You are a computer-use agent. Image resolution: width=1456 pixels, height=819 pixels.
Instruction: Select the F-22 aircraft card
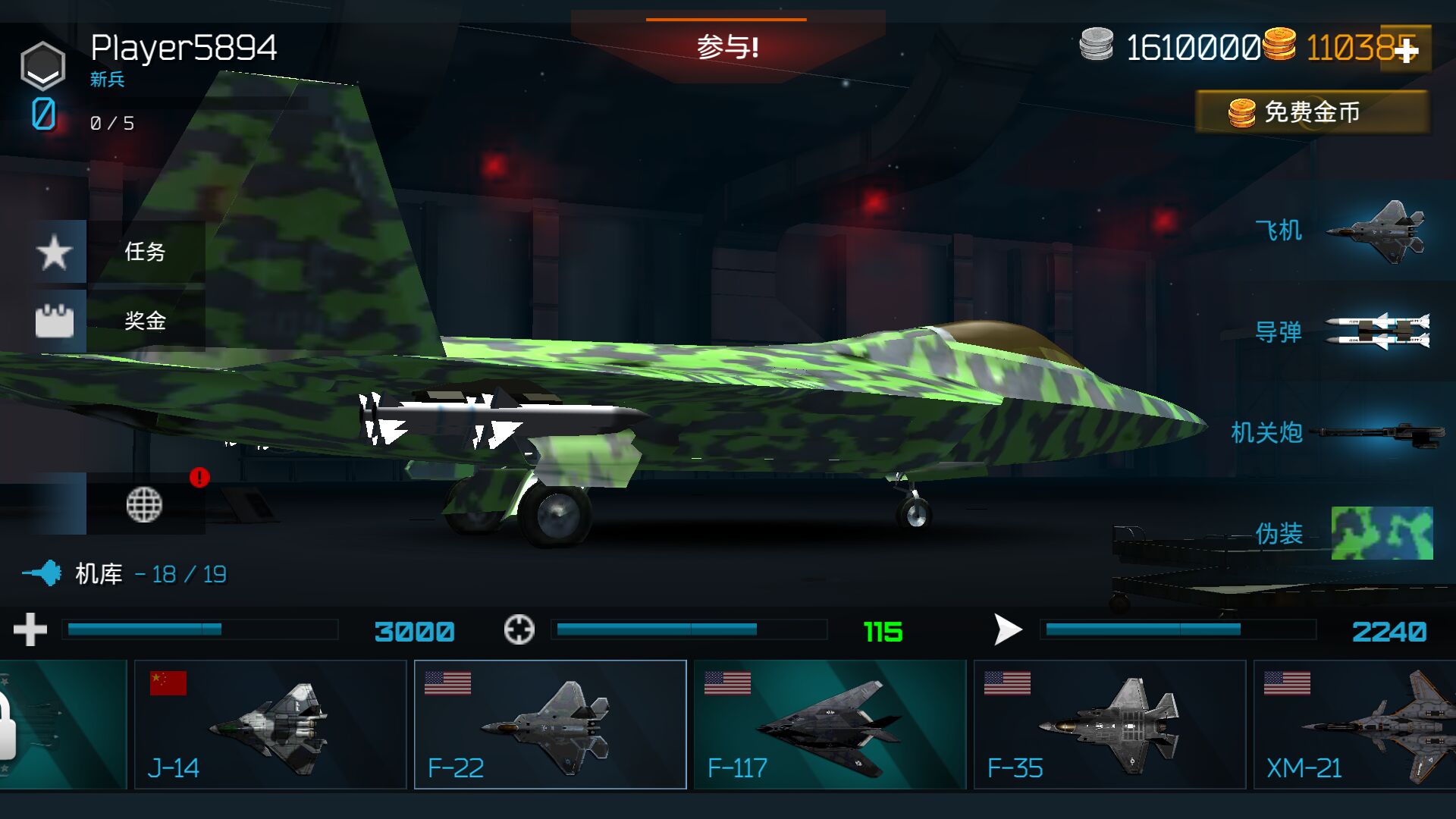[550, 725]
